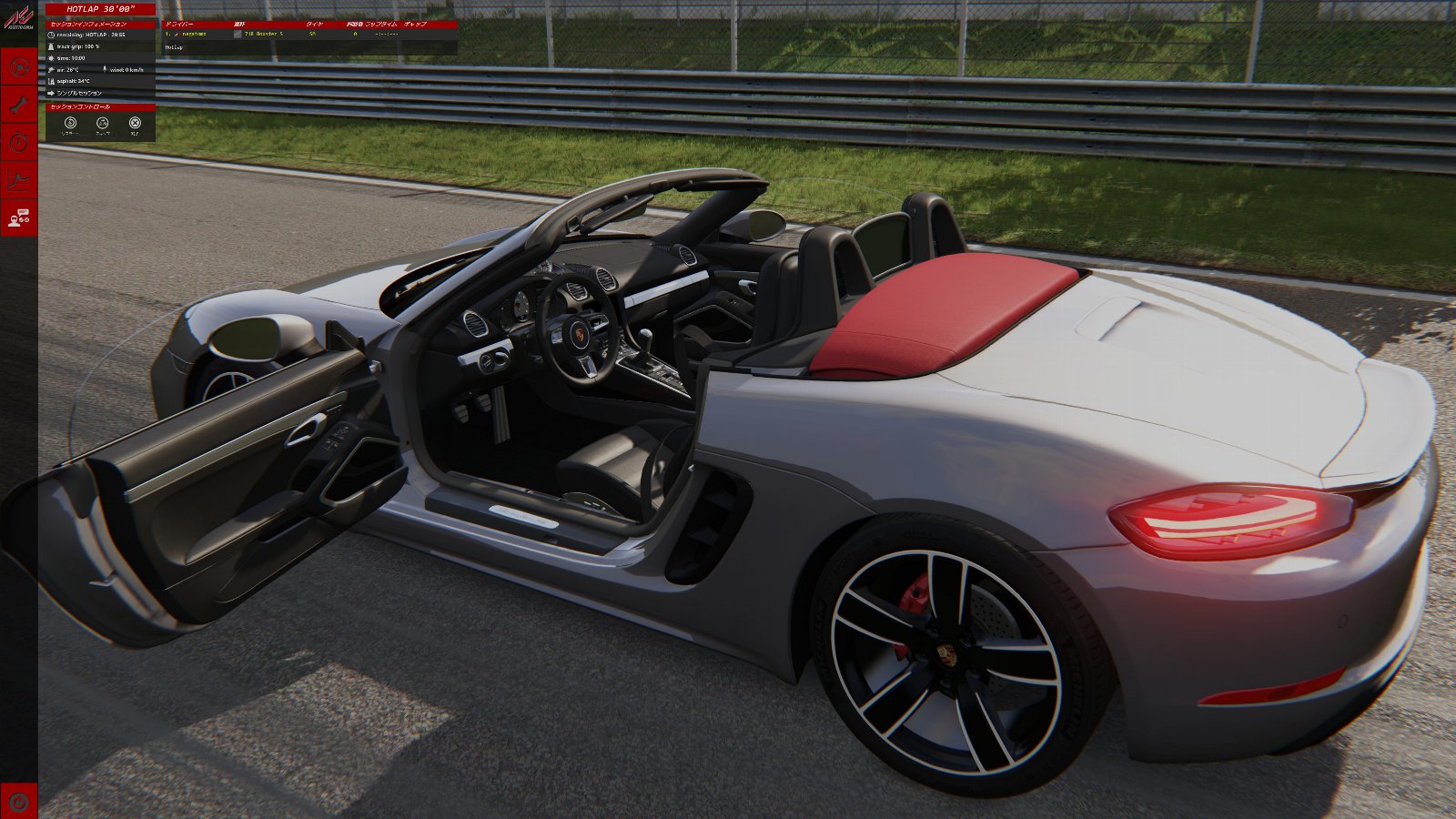Select the 718 Boxster S driver row

point(264,34)
